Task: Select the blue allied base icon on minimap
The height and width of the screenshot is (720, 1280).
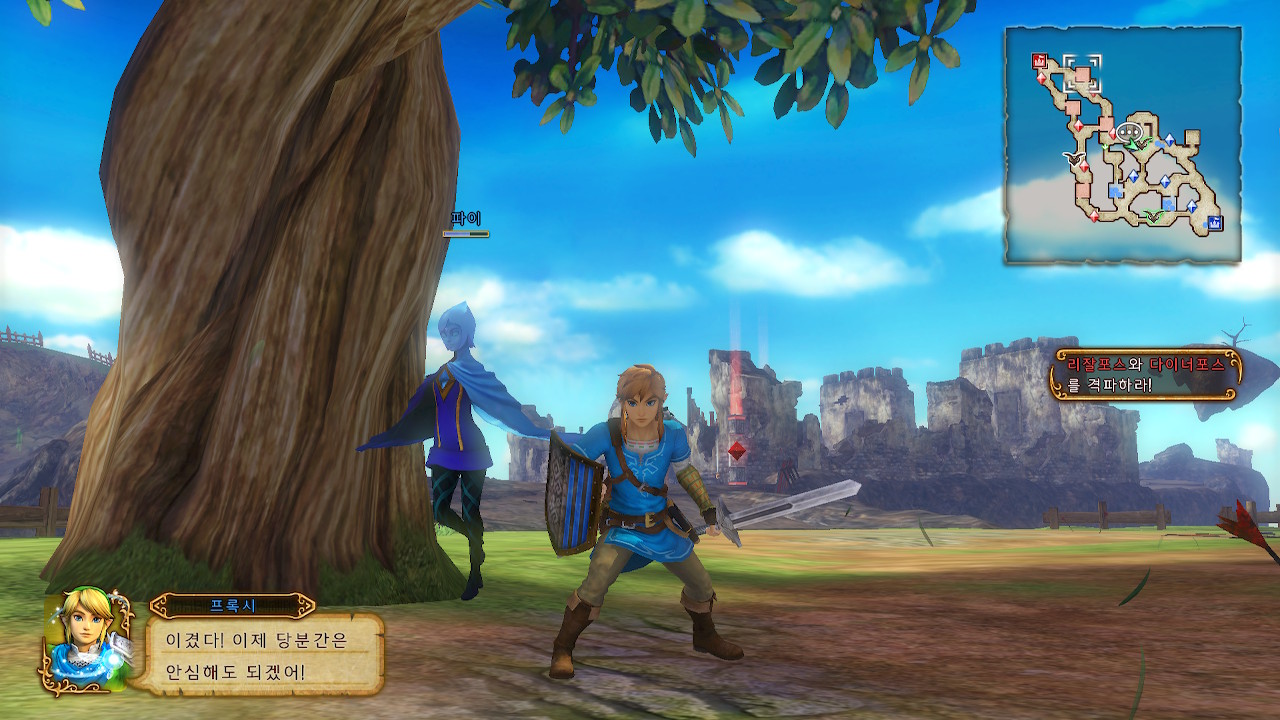Action: (x=1215, y=222)
